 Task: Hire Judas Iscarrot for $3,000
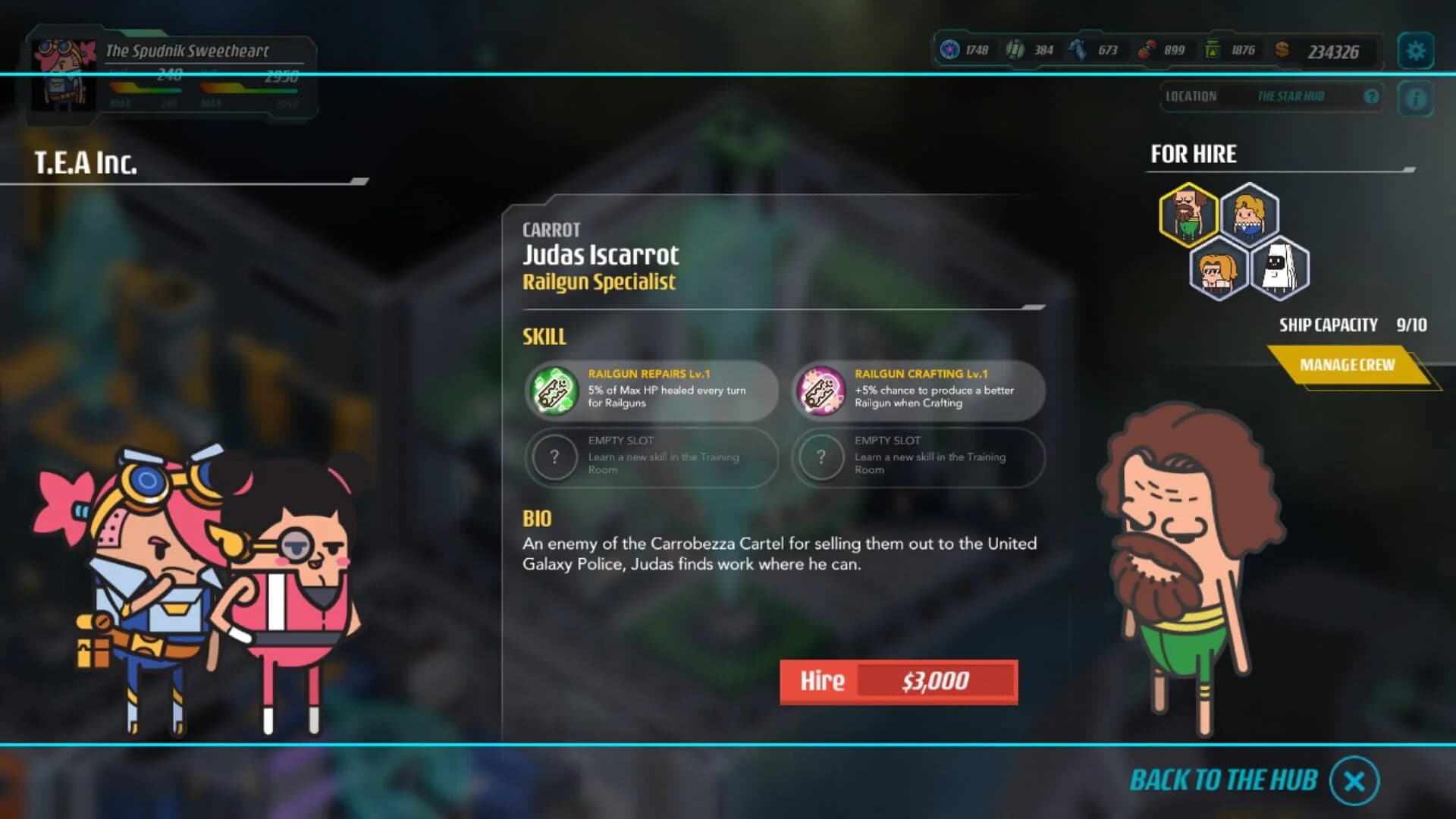pos(898,681)
